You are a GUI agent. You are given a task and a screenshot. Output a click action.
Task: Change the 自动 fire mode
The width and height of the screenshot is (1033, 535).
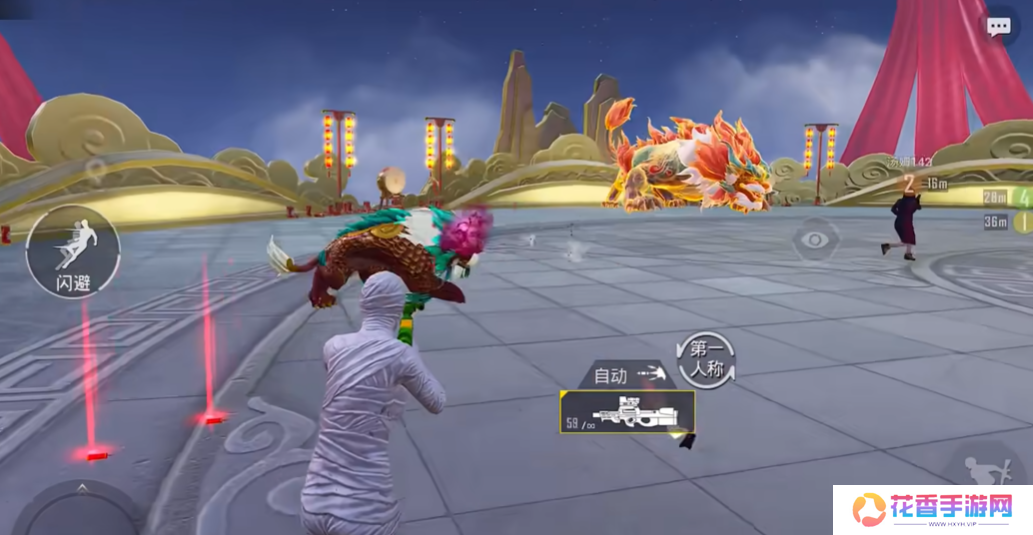630,375
